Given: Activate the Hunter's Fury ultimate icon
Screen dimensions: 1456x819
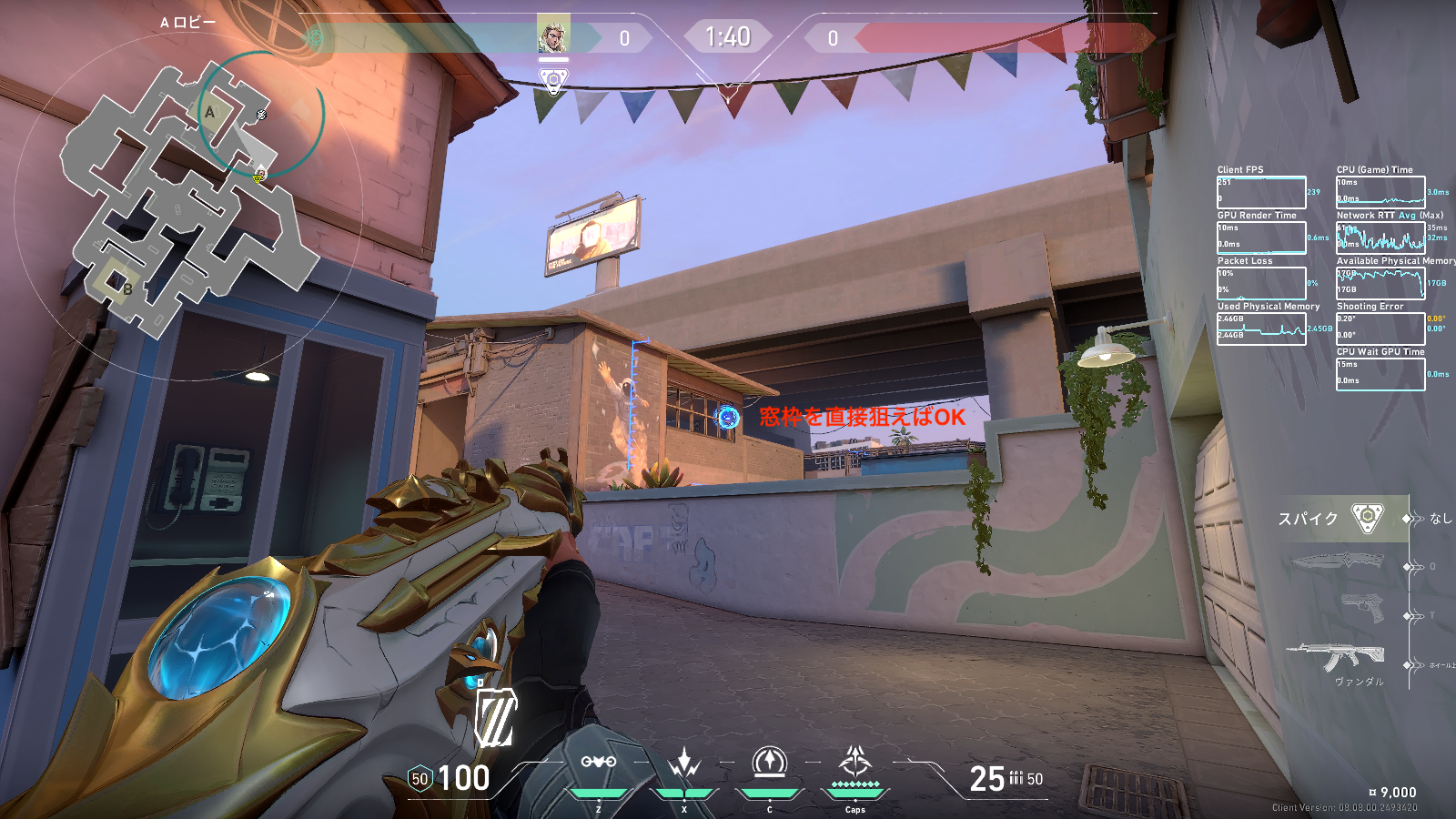Looking at the screenshot, I should [x=854, y=761].
